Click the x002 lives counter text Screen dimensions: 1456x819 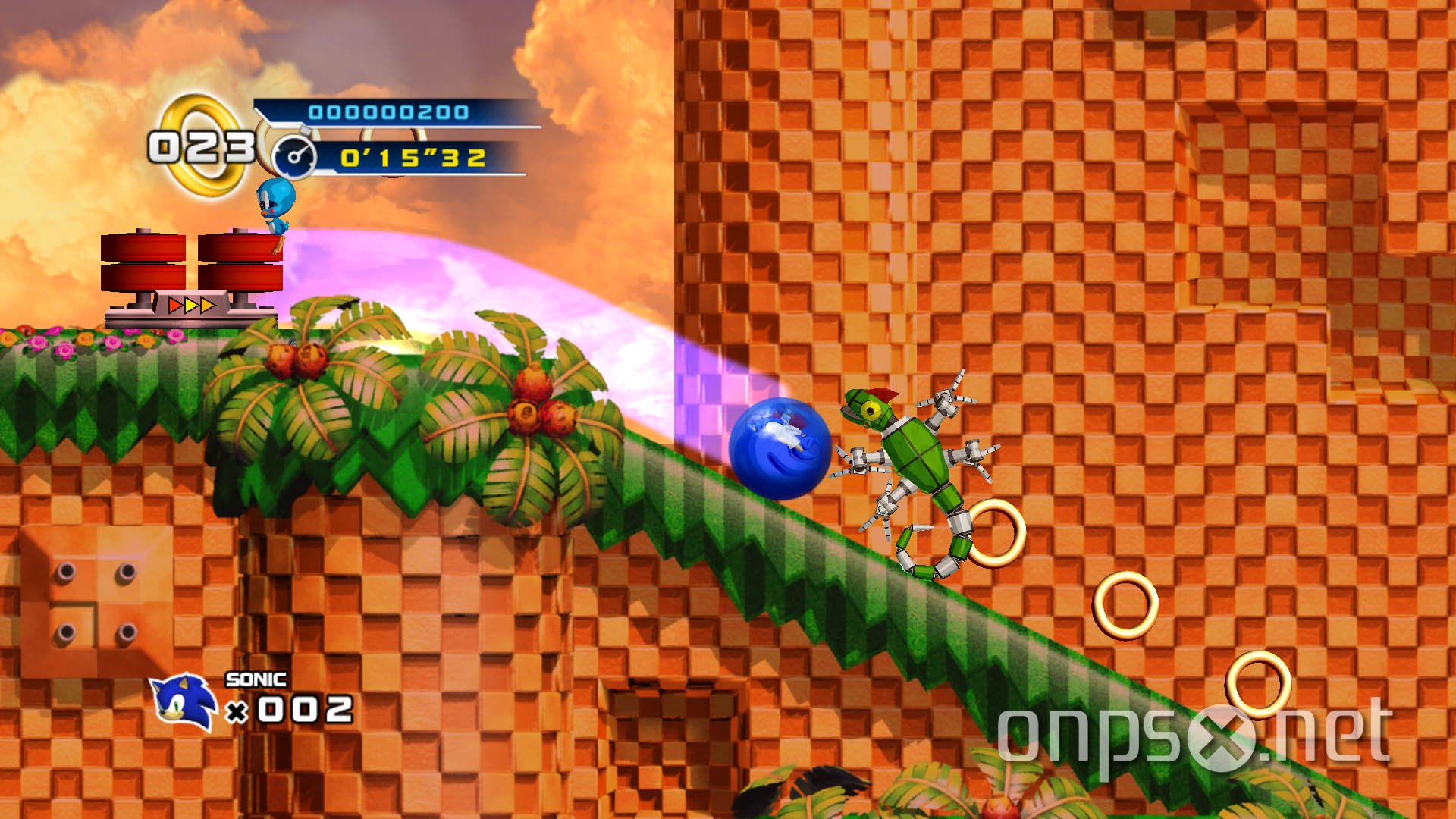point(290,711)
